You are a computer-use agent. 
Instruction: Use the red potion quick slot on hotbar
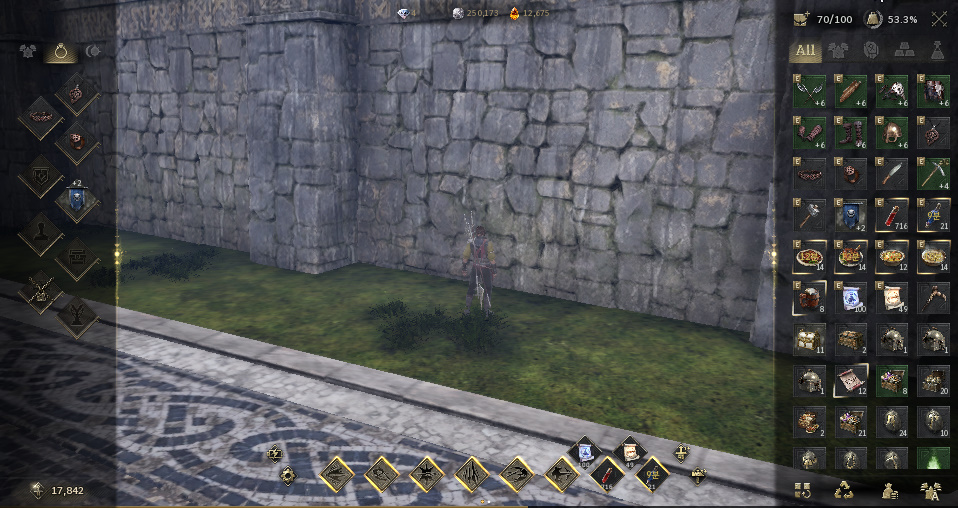tap(607, 474)
